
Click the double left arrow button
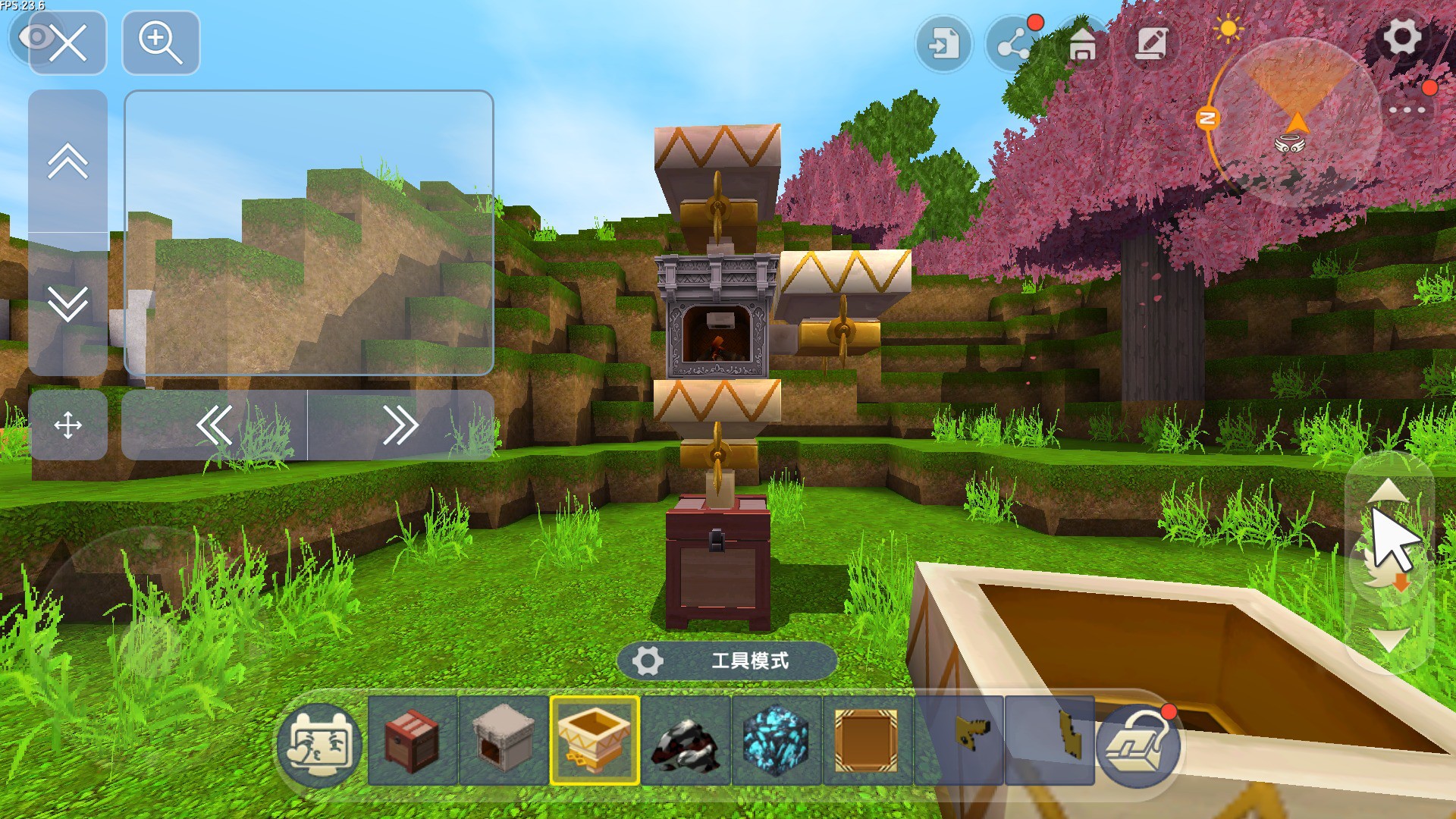point(215,425)
